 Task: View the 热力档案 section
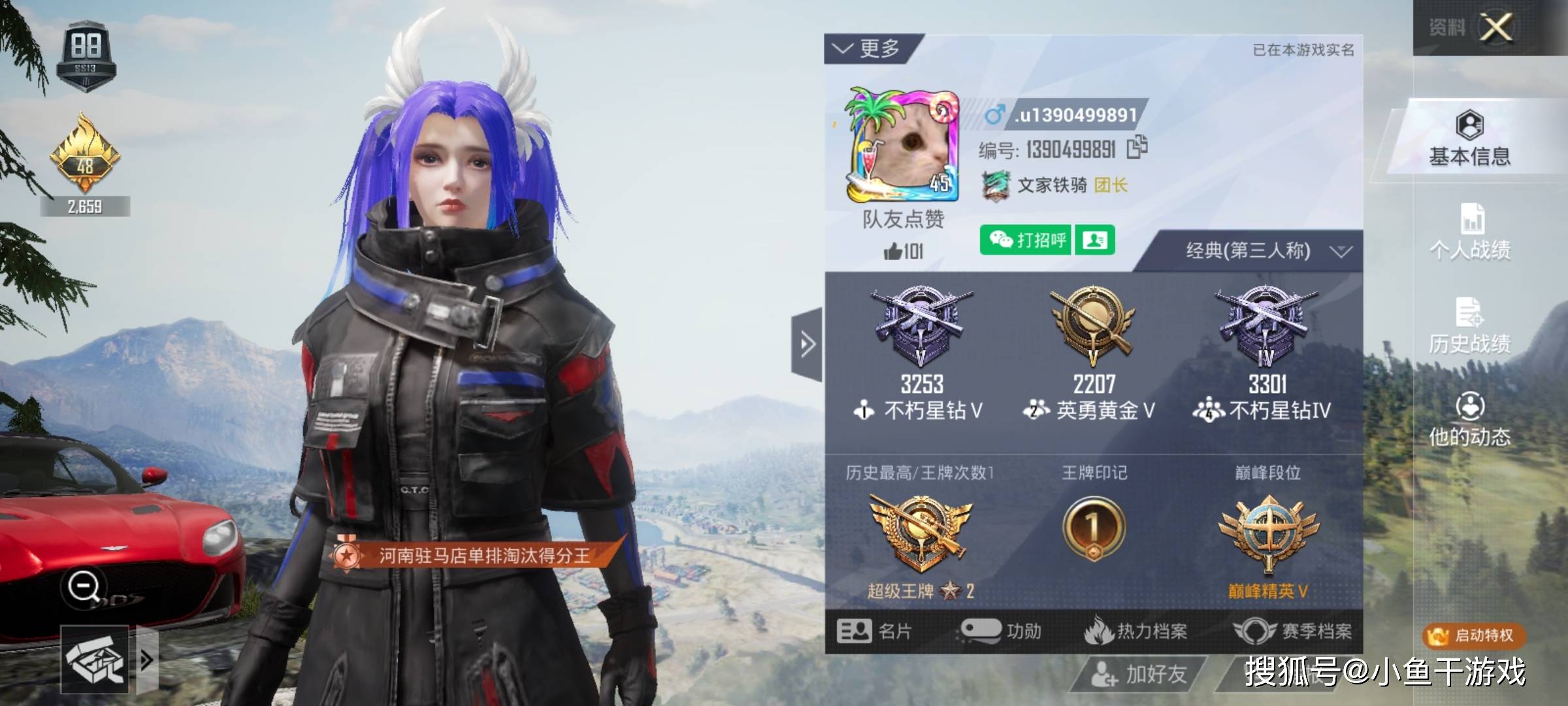coord(1135,631)
